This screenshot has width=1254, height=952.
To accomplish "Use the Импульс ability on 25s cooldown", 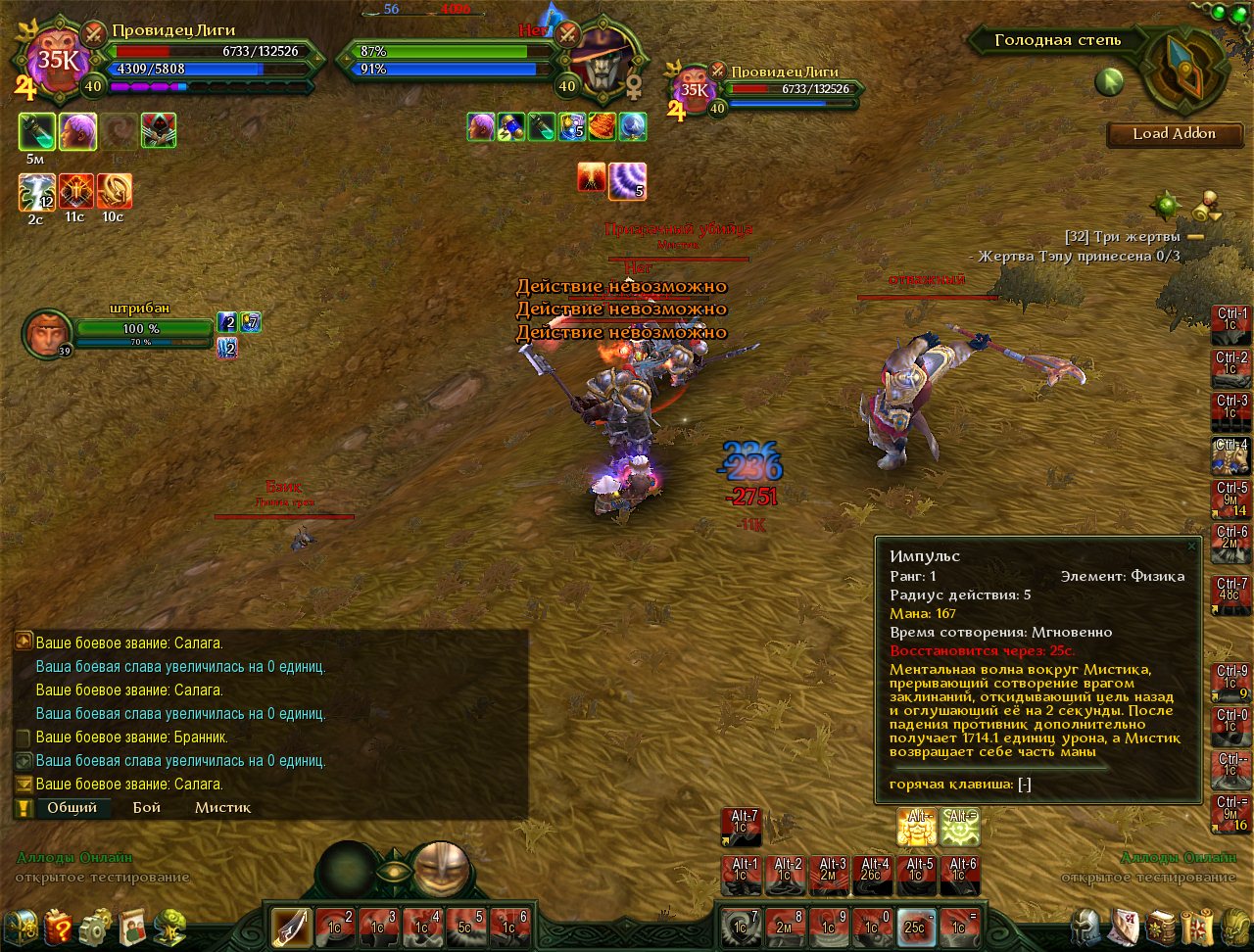I will (x=917, y=926).
